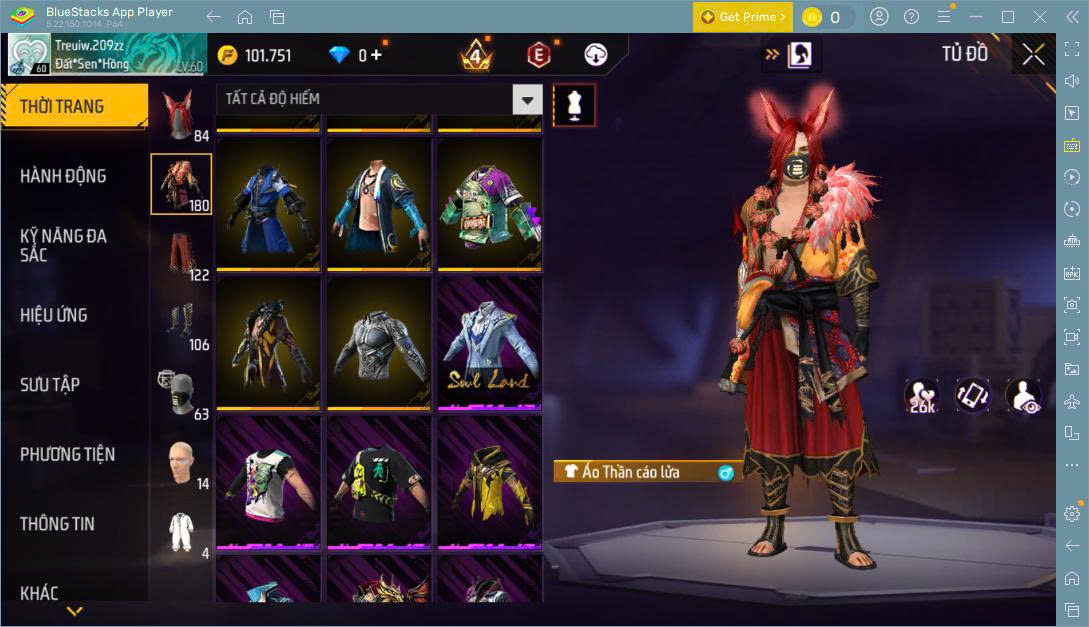Switch to the THỜI TRANG tab

(x=74, y=106)
